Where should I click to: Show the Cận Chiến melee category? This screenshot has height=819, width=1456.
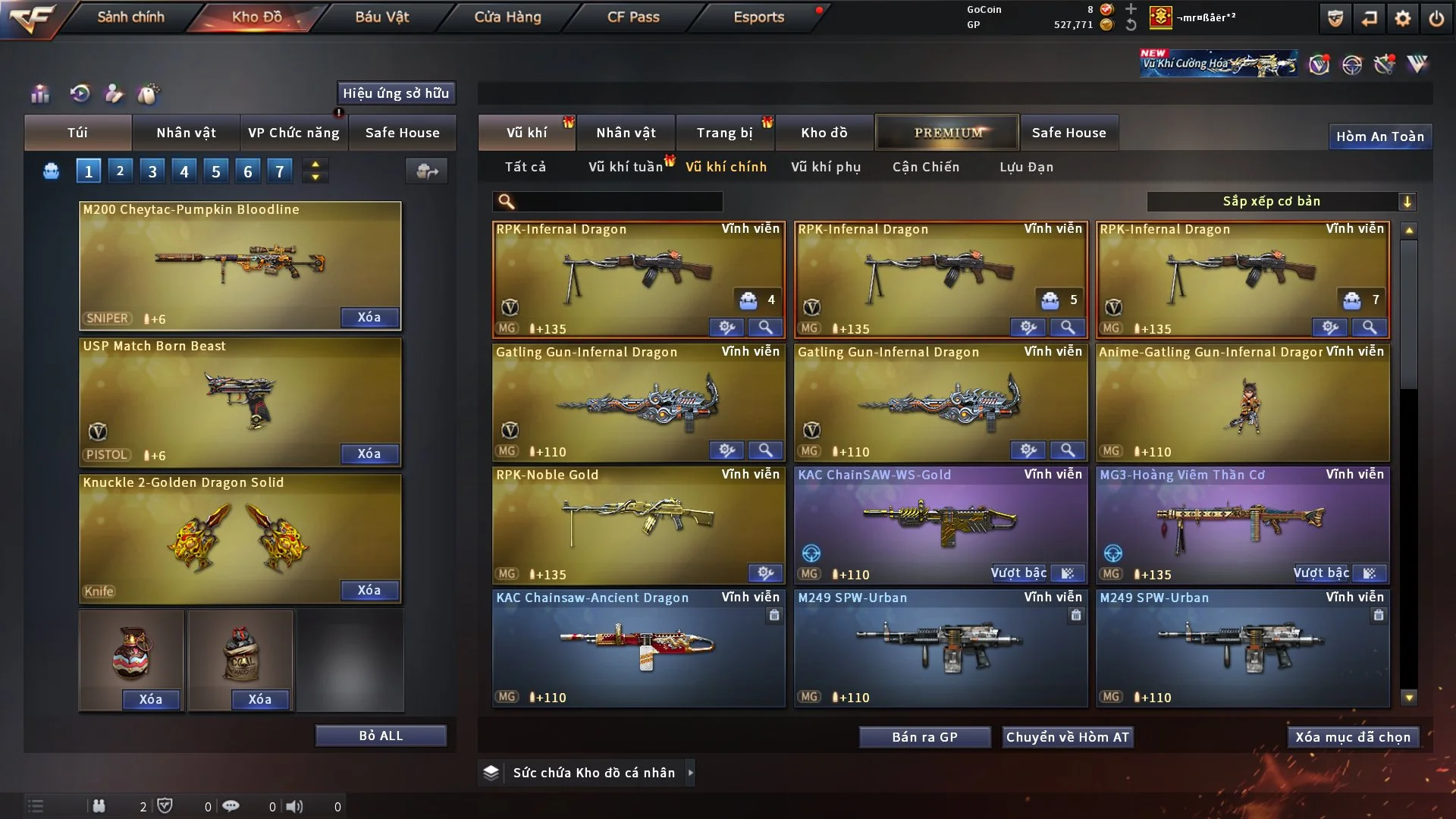pyautogui.click(x=925, y=167)
